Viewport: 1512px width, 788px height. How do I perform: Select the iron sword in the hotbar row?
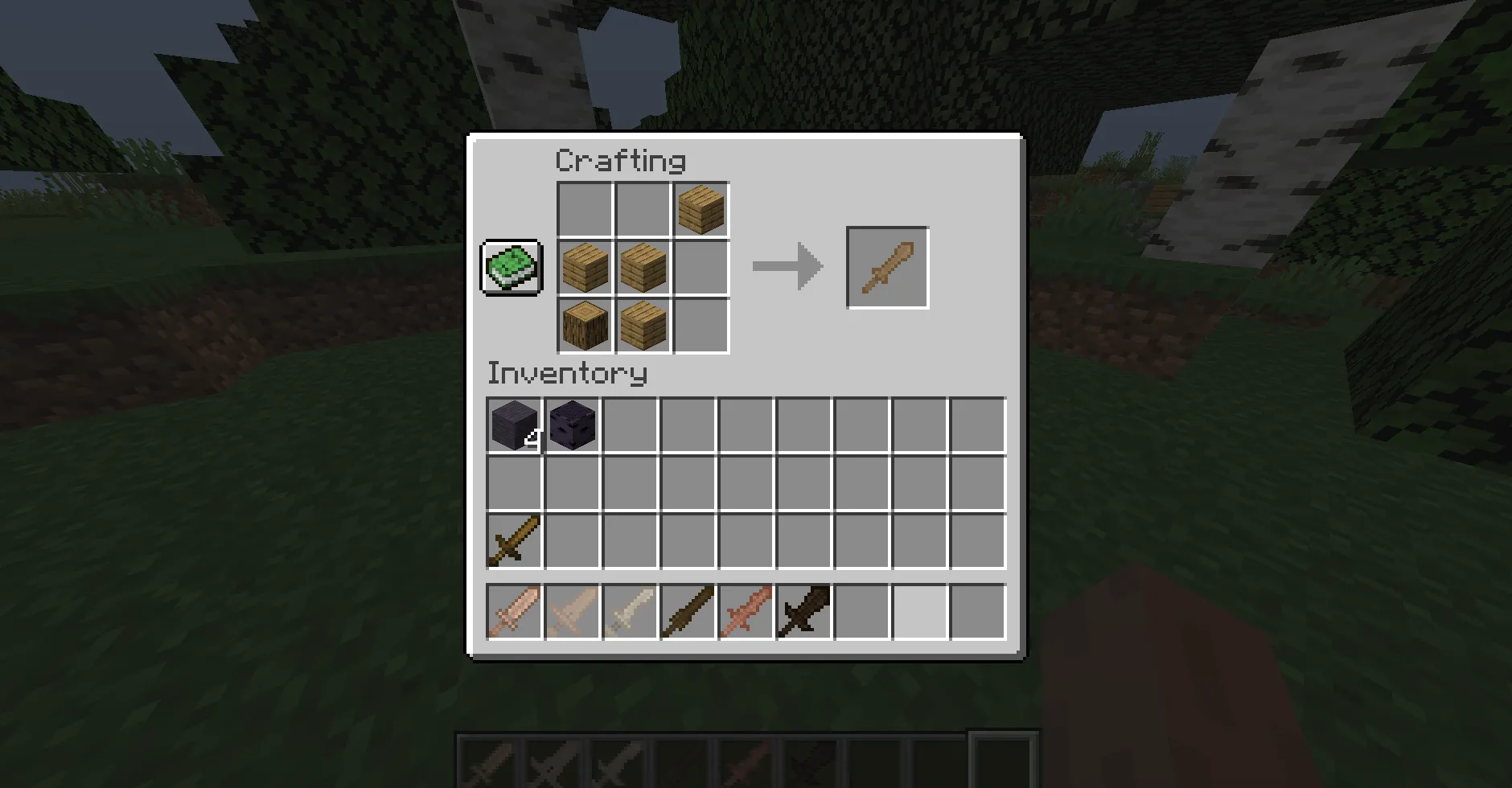631,611
